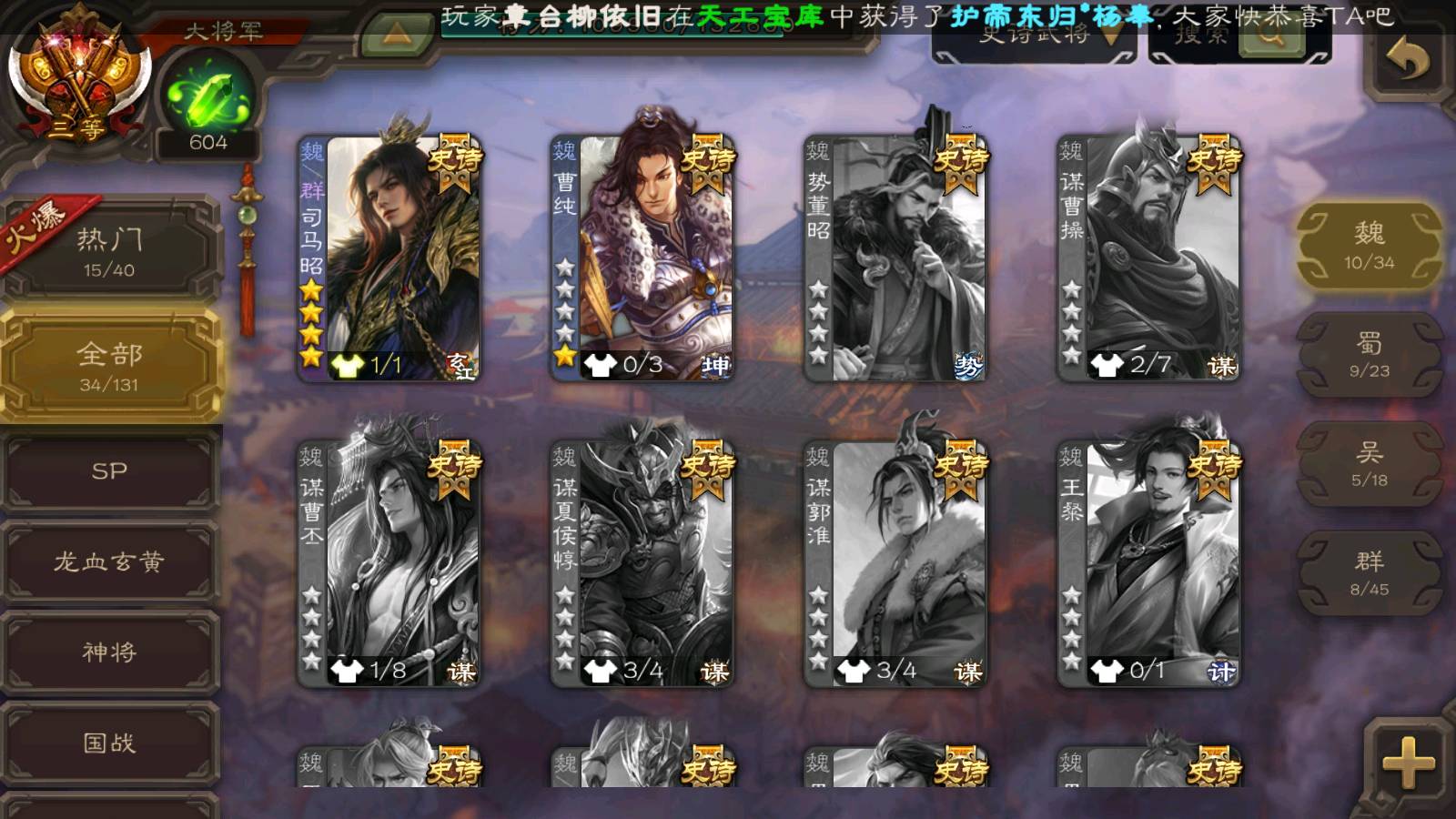Choose the 曹丕 hero card
Image resolution: width=1456 pixels, height=819 pixels.
[x=389, y=564]
